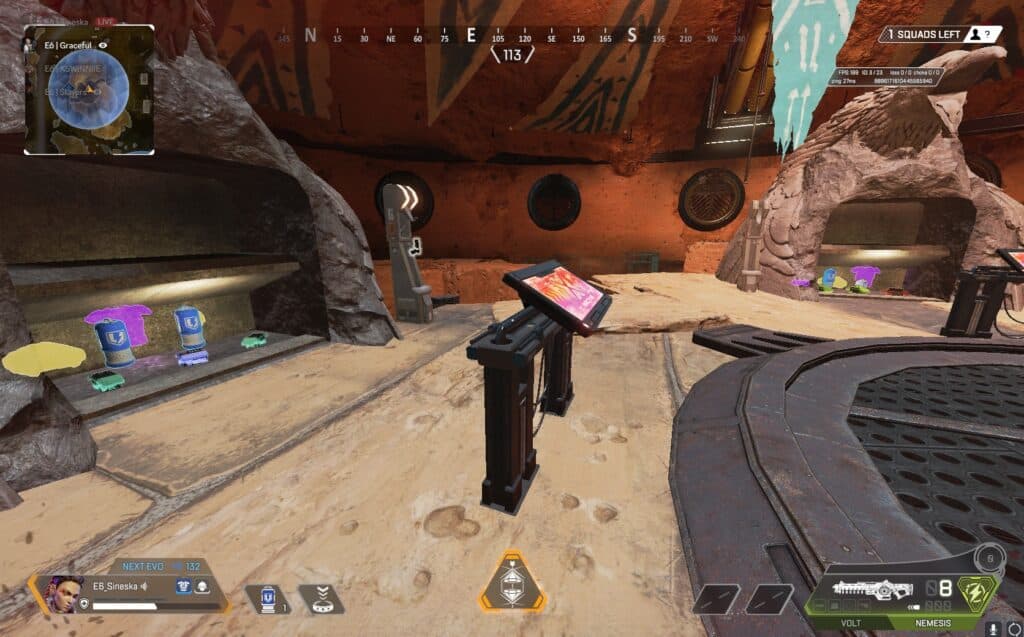The height and width of the screenshot is (637, 1024).
Task: Click the EB_Sineska legend portrait
Action: click(x=62, y=592)
